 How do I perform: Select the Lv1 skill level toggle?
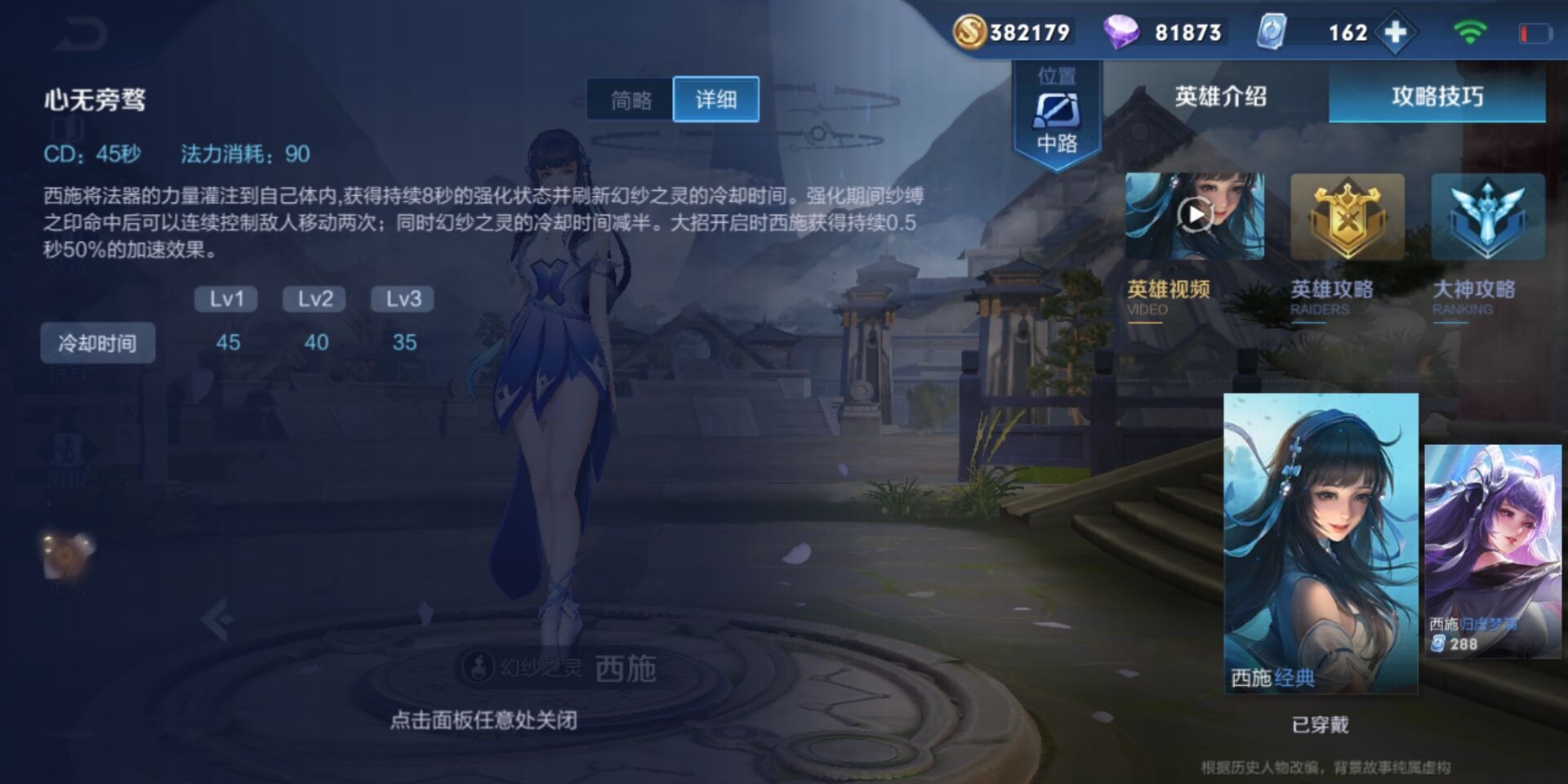click(x=227, y=299)
